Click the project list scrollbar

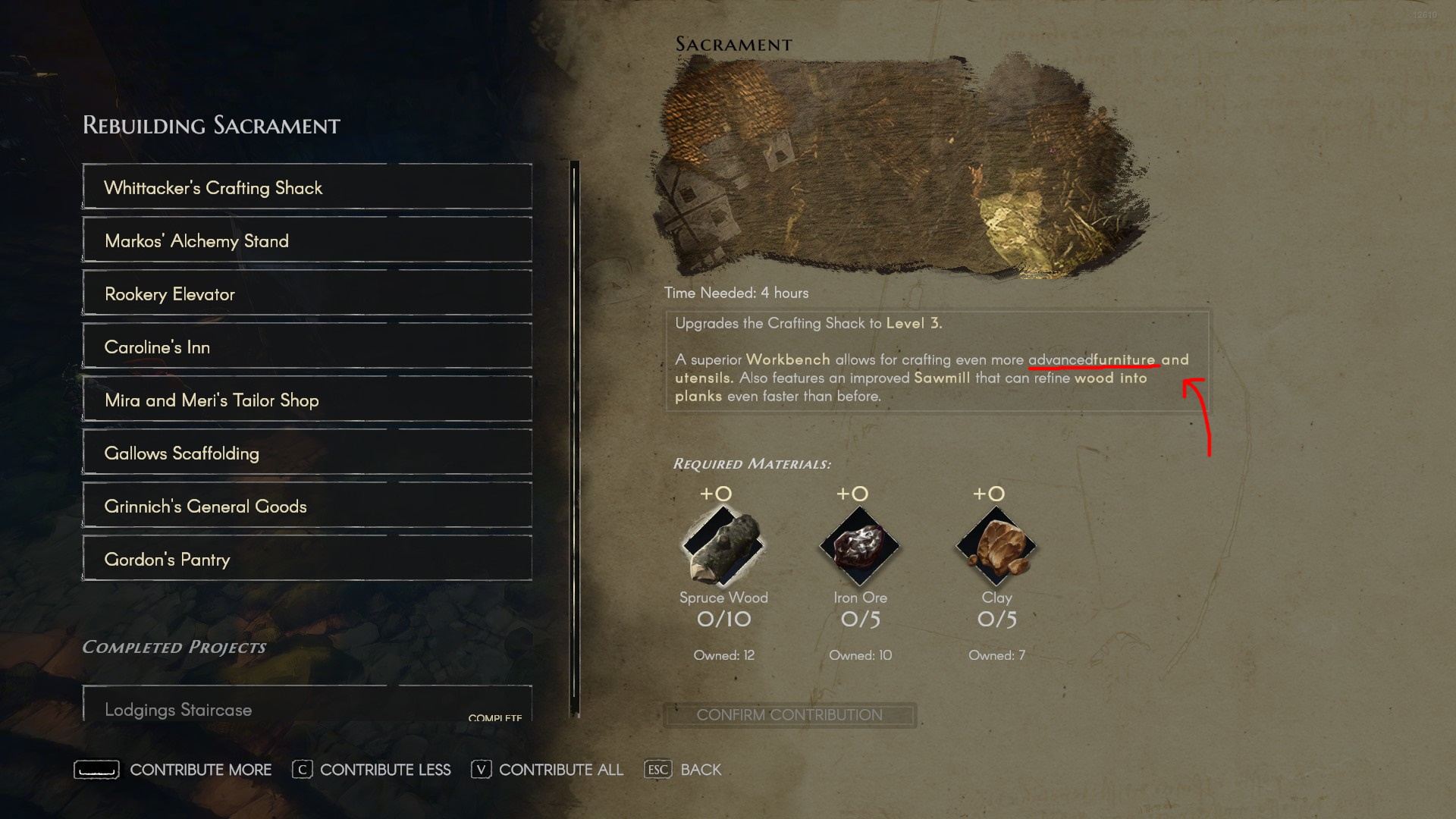point(575,438)
